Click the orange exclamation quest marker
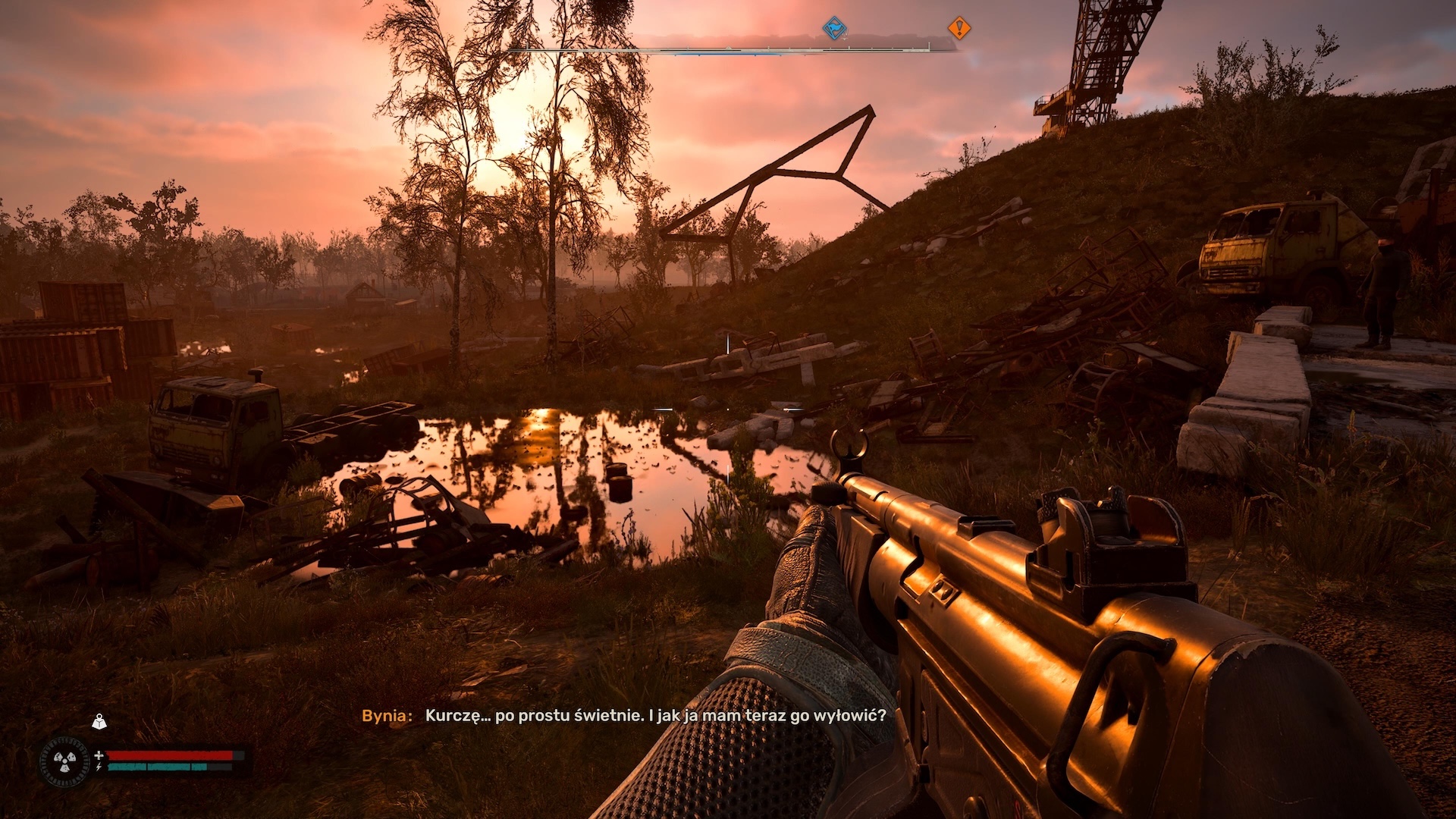The height and width of the screenshot is (819, 1456). click(x=959, y=29)
